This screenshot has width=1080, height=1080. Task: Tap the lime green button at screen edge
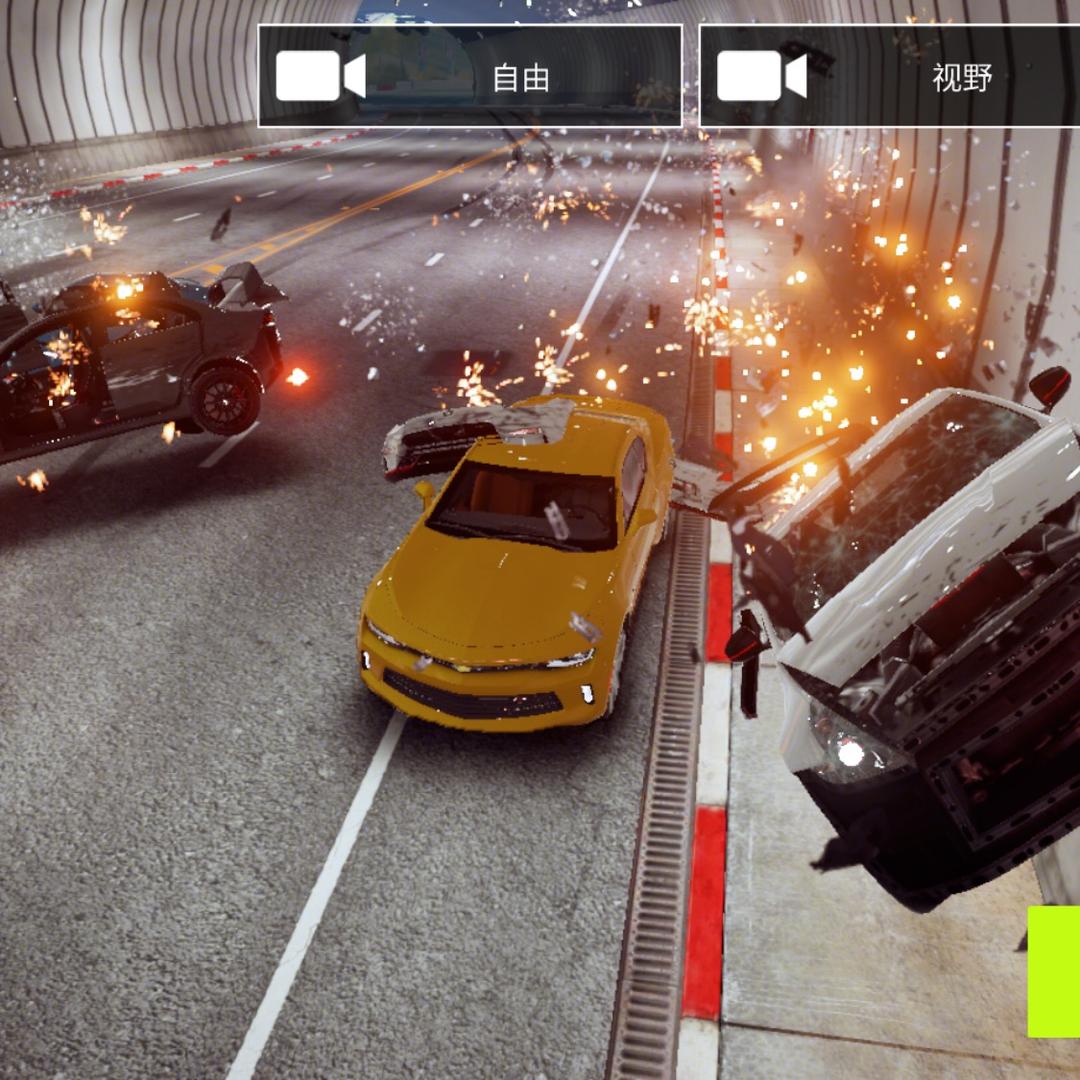pyautogui.click(x=1053, y=971)
